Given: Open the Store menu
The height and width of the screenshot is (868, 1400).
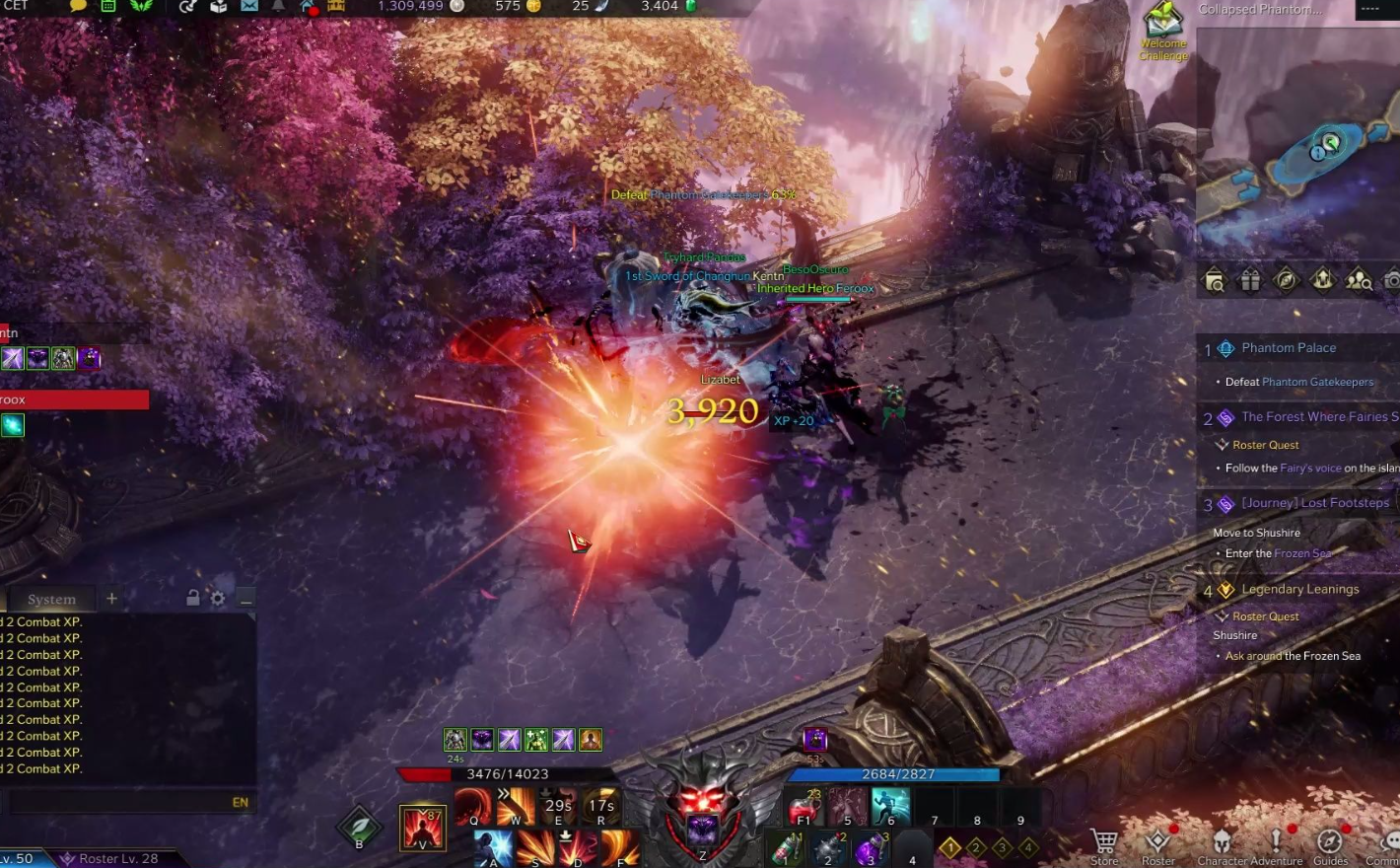Looking at the screenshot, I should point(1104,844).
